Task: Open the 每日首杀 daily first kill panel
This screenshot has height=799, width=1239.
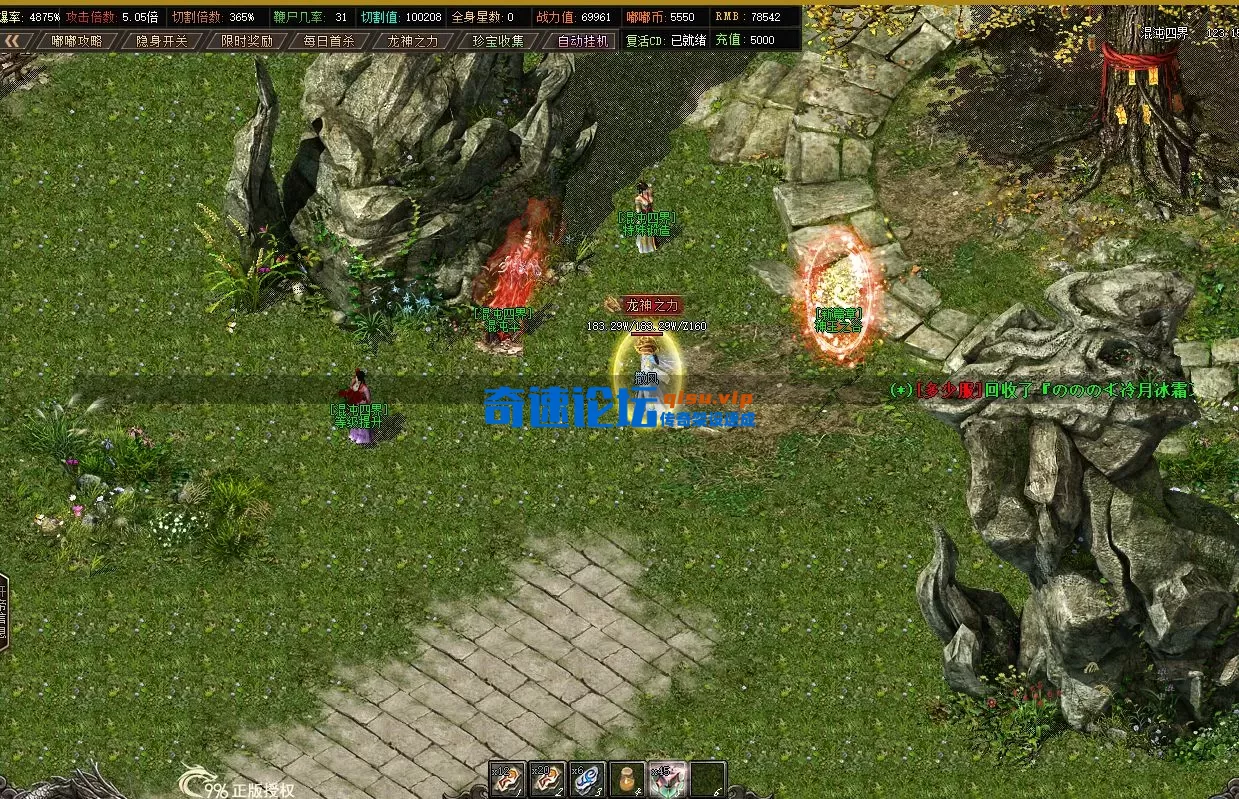Action: click(x=329, y=41)
